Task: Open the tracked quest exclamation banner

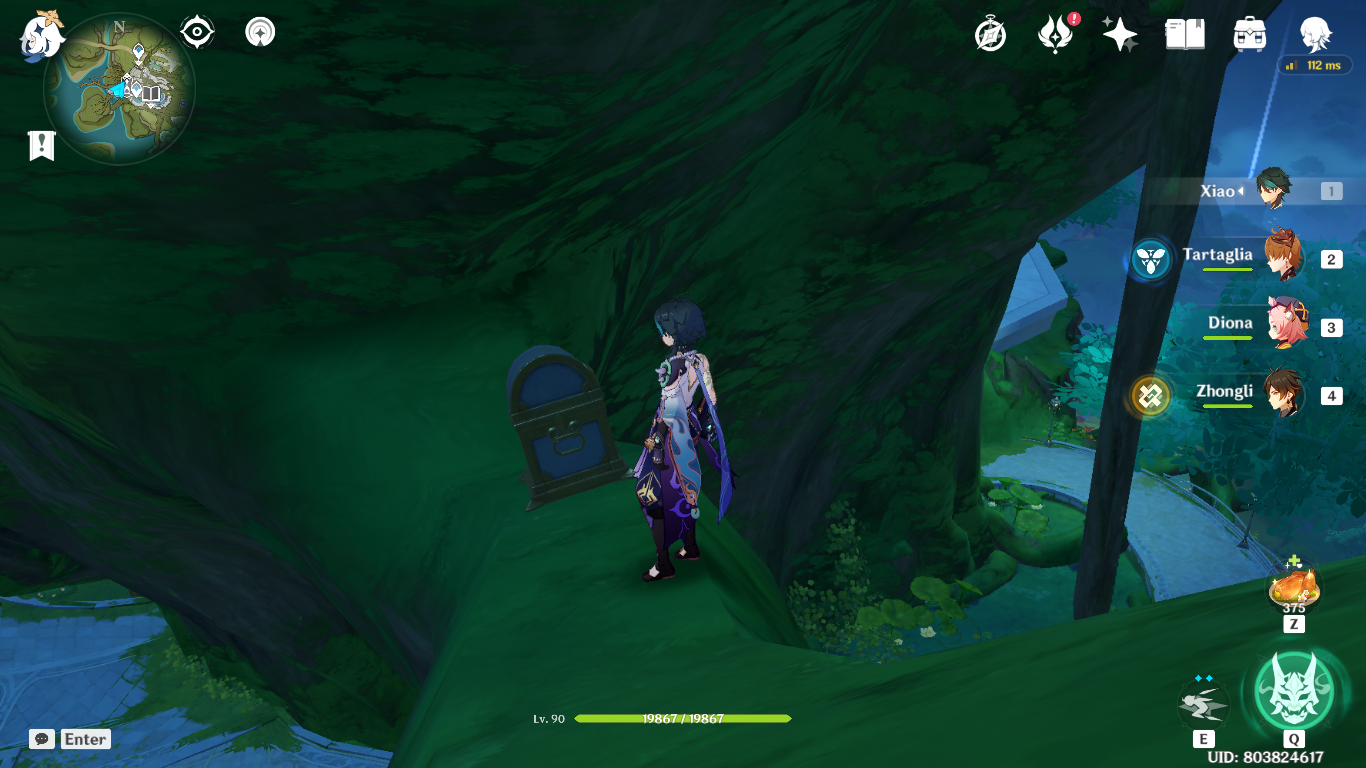Action: tap(40, 146)
